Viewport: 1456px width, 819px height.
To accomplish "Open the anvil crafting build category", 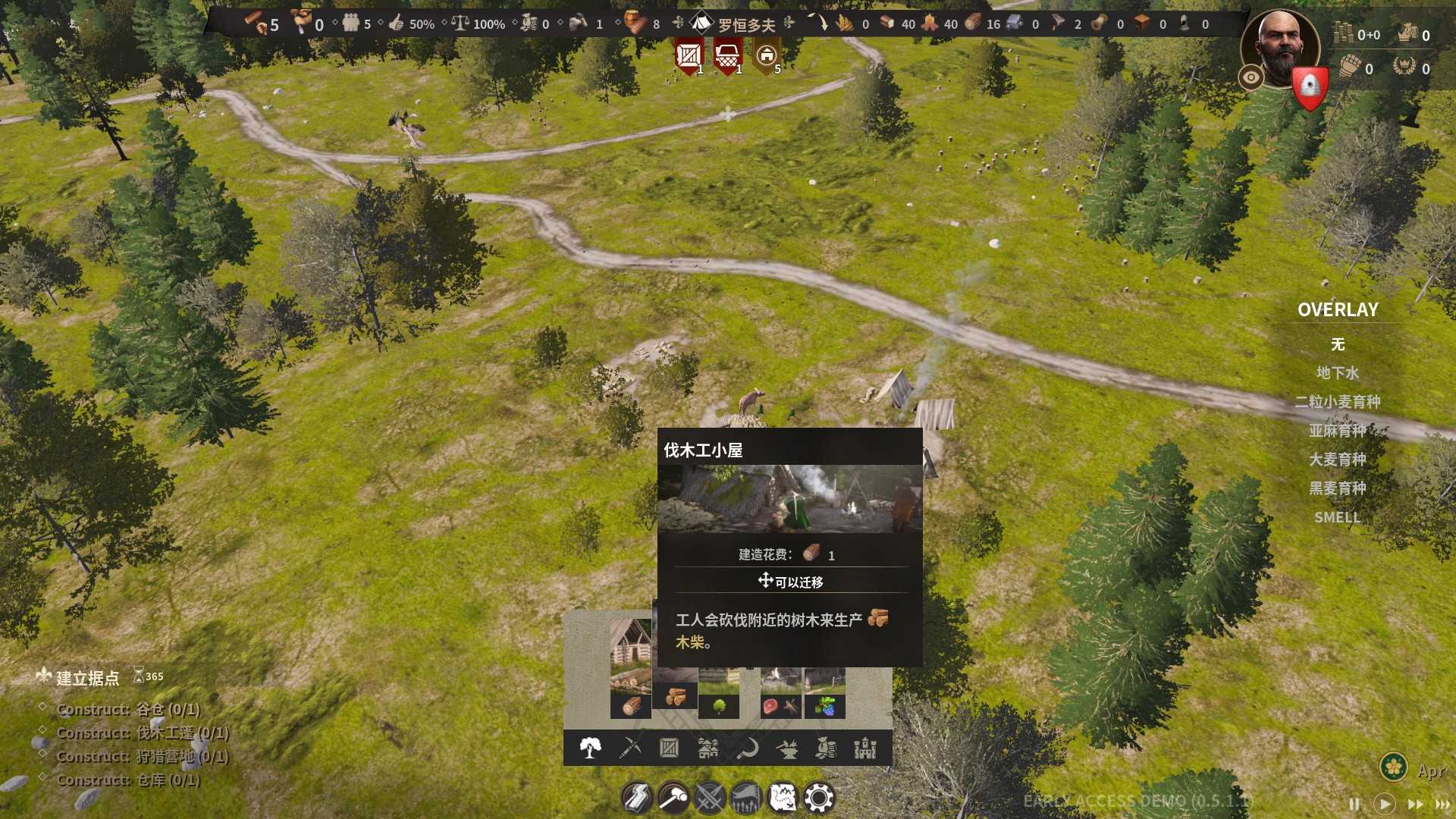I will coord(787,748).
